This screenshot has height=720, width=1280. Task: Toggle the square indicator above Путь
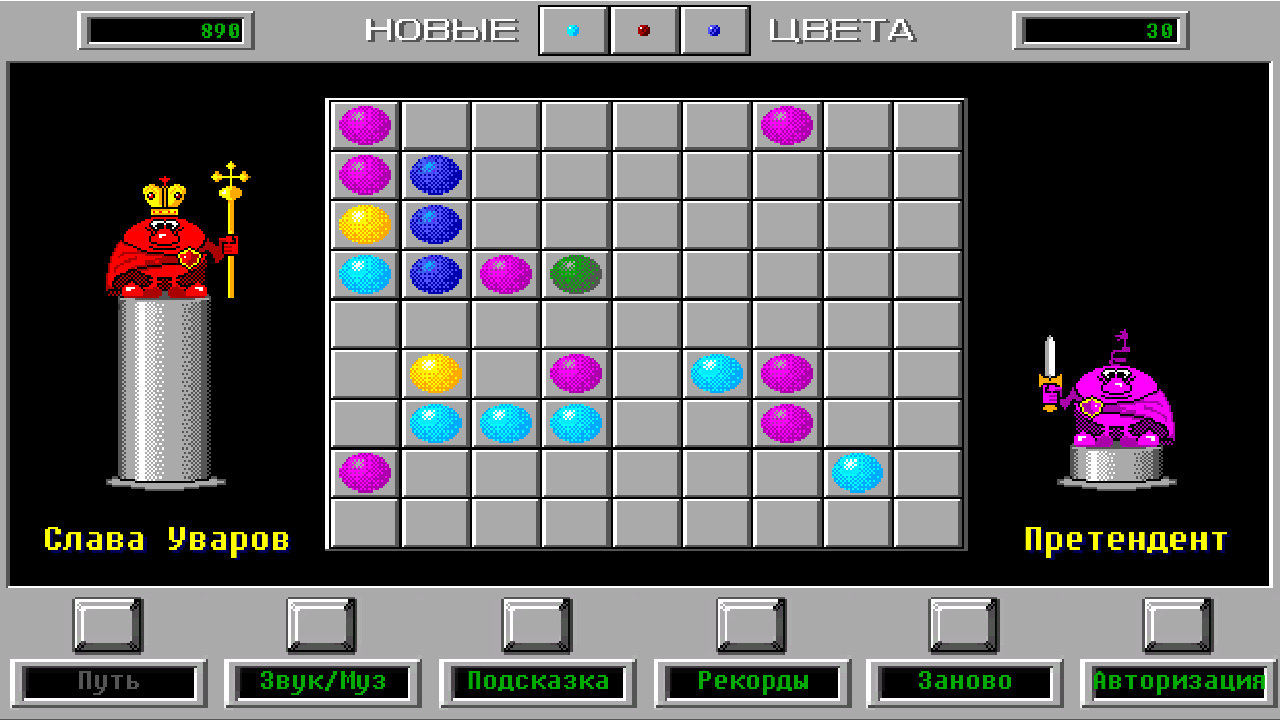(106, 625)
